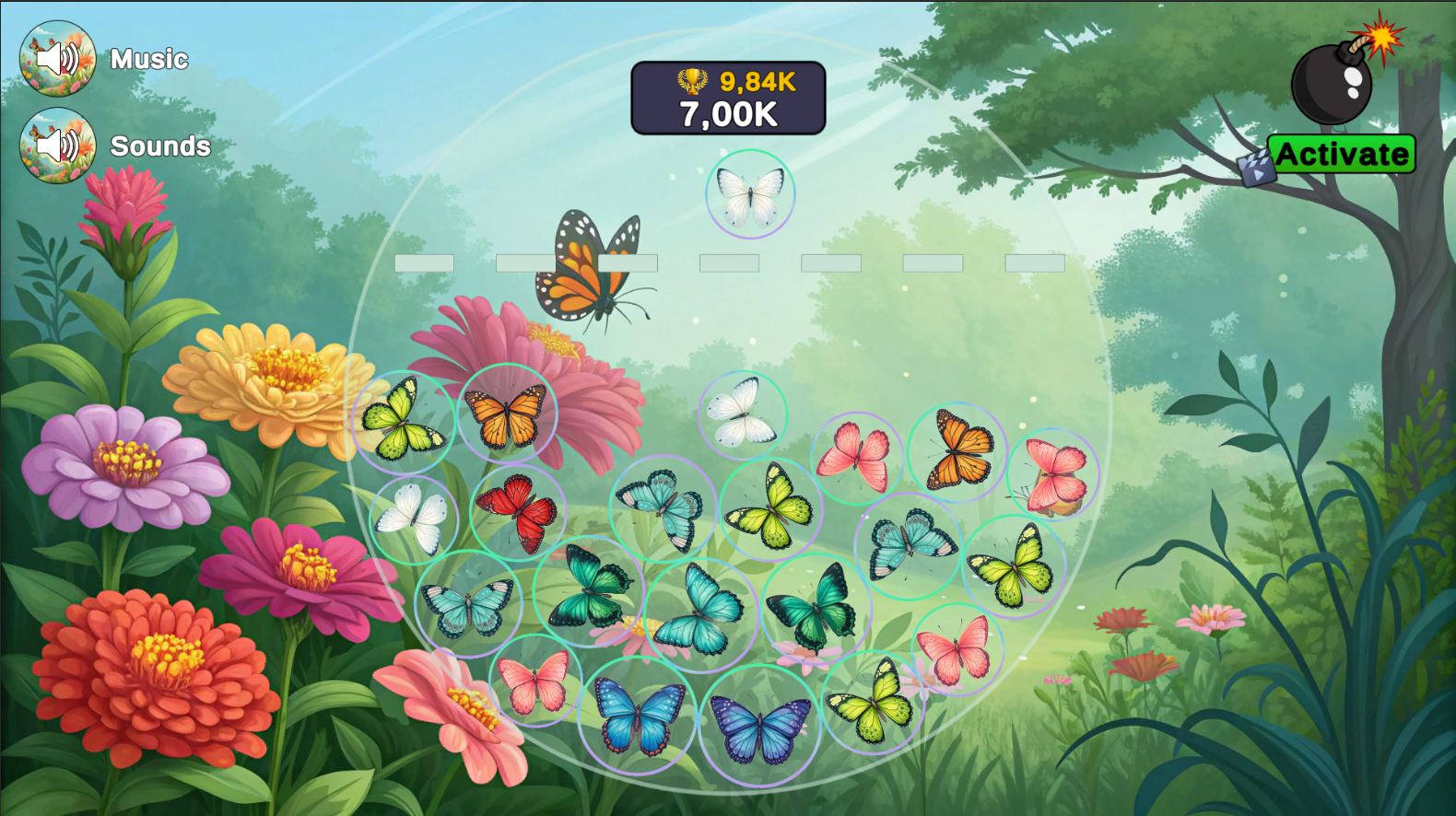Mute the Sounds speaker control
Image resolution: width=1456 pixels, height=816 pixels.
pyautogui.click(x=57, y=145)
